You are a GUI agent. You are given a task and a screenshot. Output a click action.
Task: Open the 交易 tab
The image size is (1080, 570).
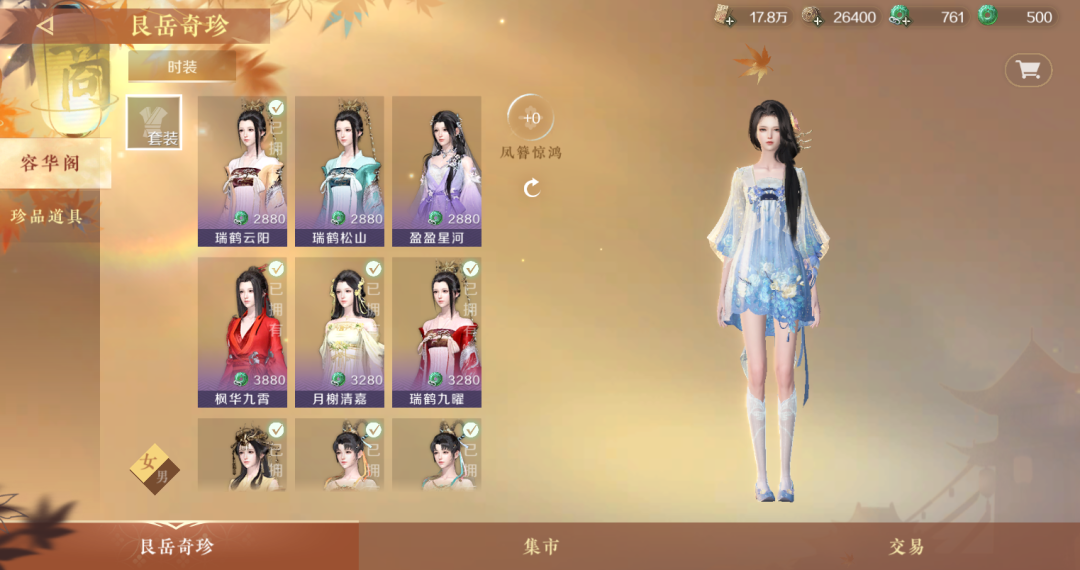point(906,546)
